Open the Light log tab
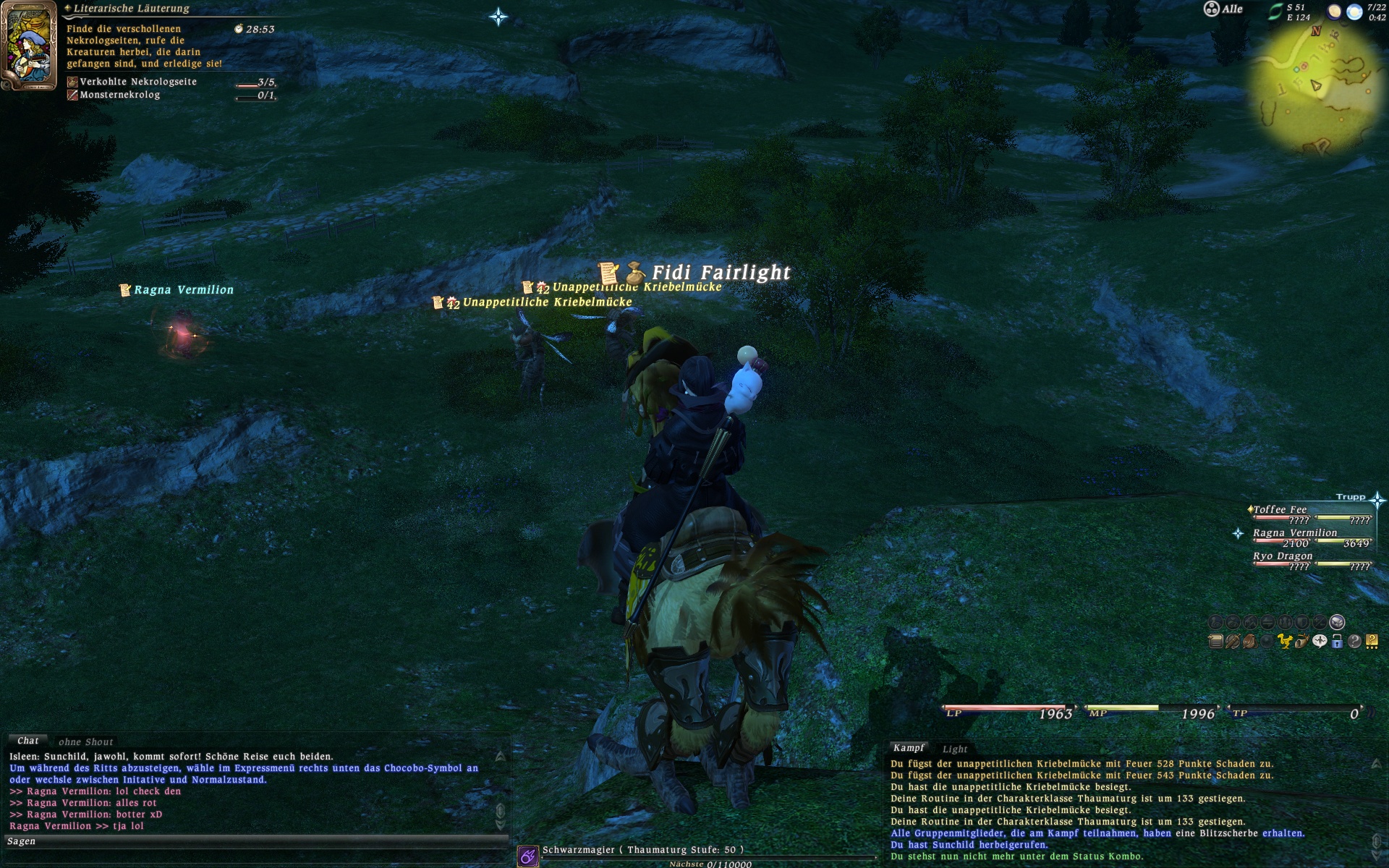Screen dimensions: 1389x868 point(954,749)
